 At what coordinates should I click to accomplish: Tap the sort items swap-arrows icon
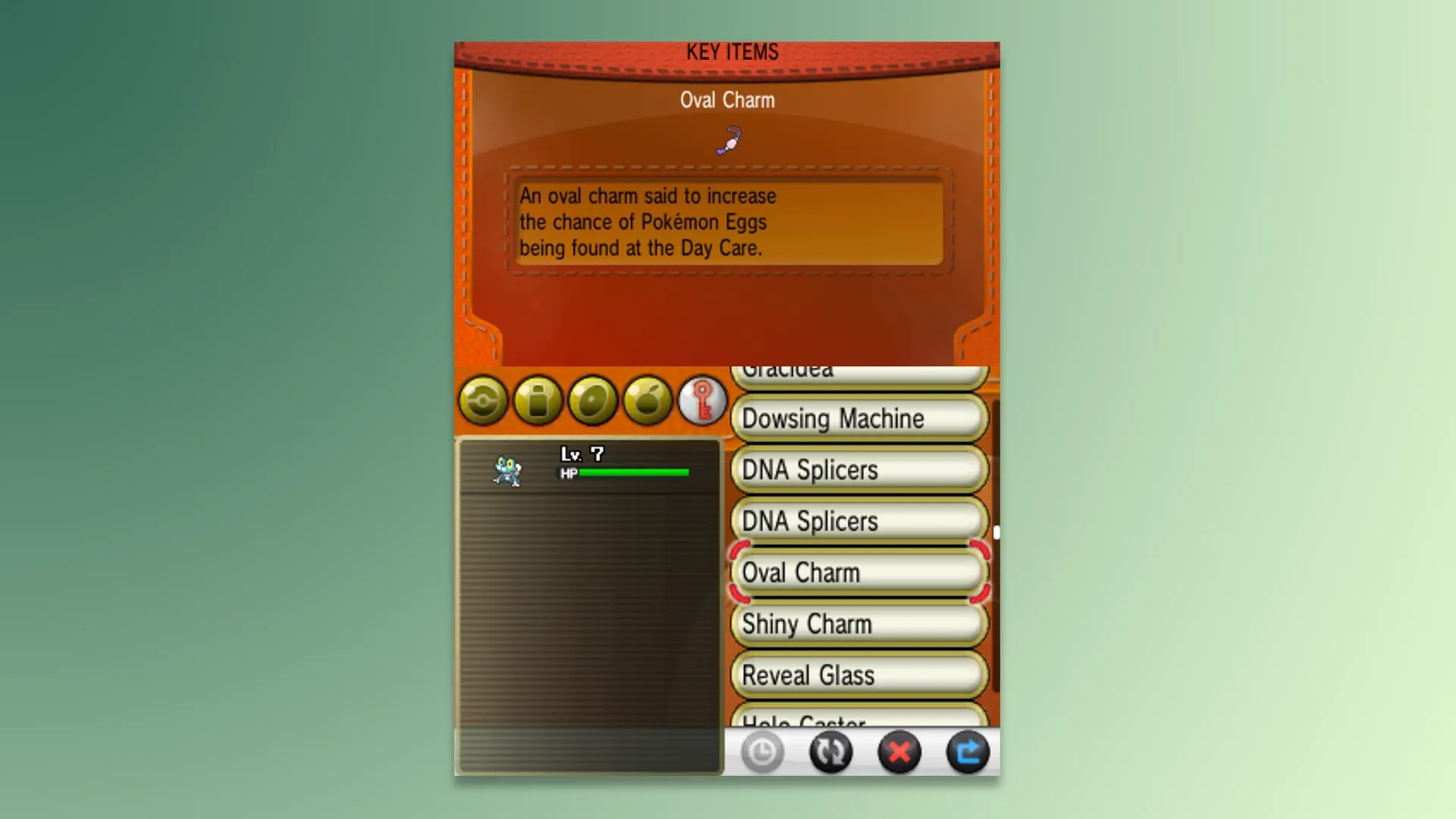pos(831,752)
